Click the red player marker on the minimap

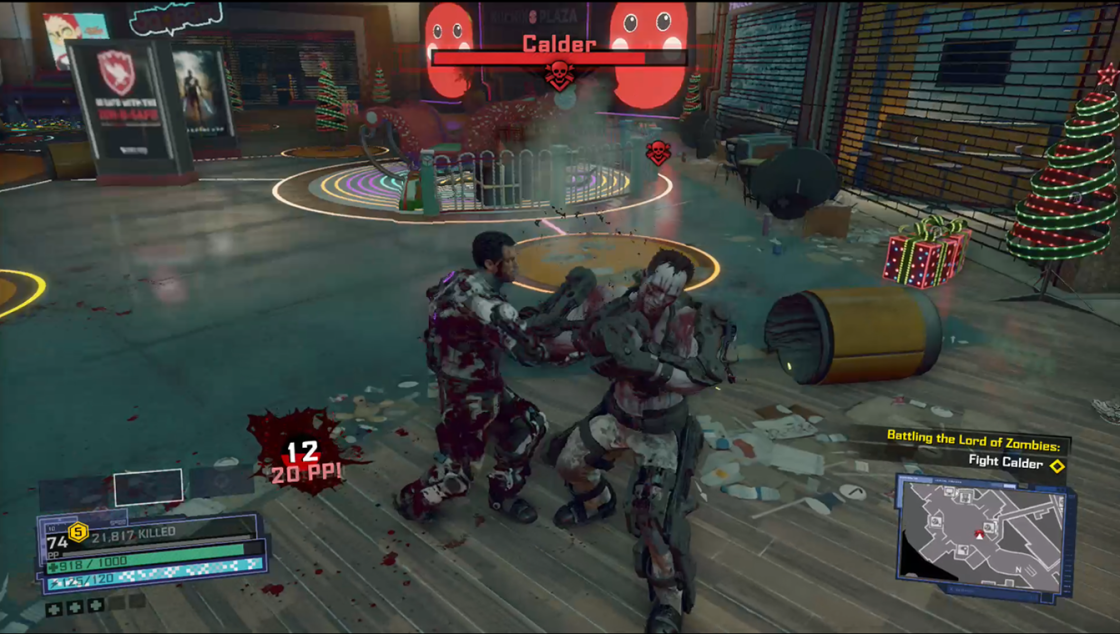[x=978, y=535]
